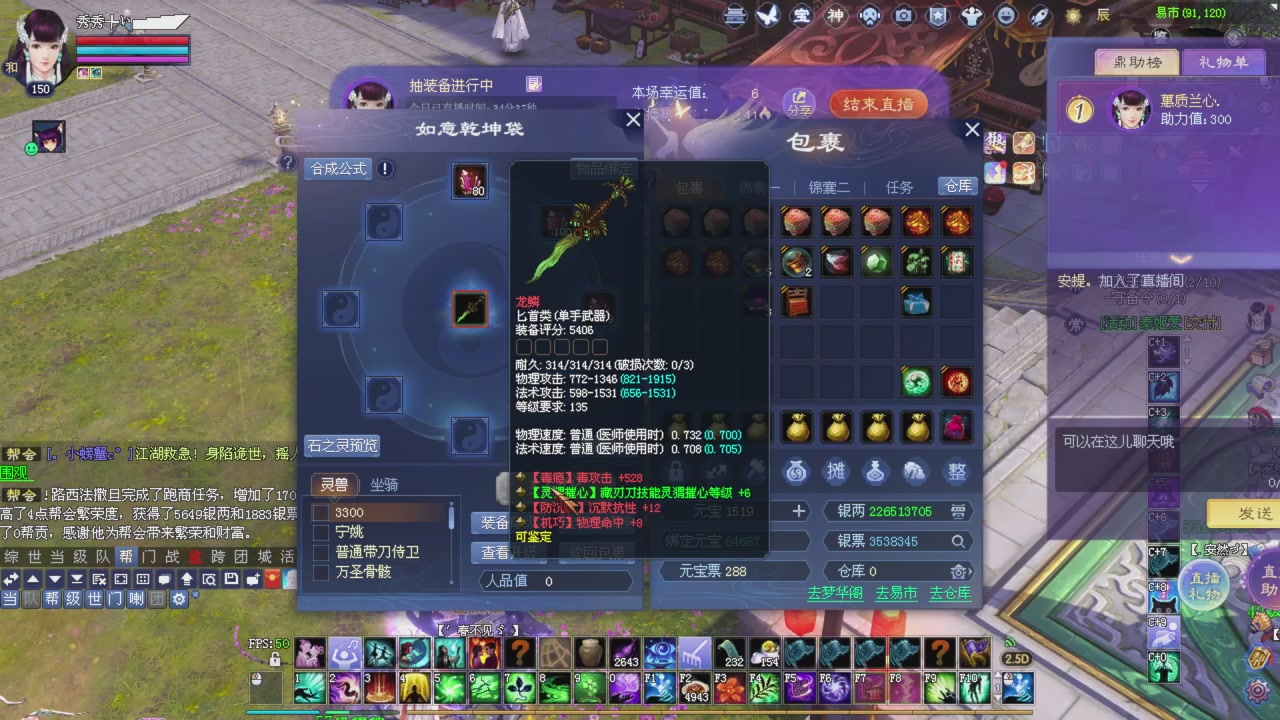1280x720 pixels.
Task: Click the money pouch sale icon beside 摊
Action: (x=796, y=473)
